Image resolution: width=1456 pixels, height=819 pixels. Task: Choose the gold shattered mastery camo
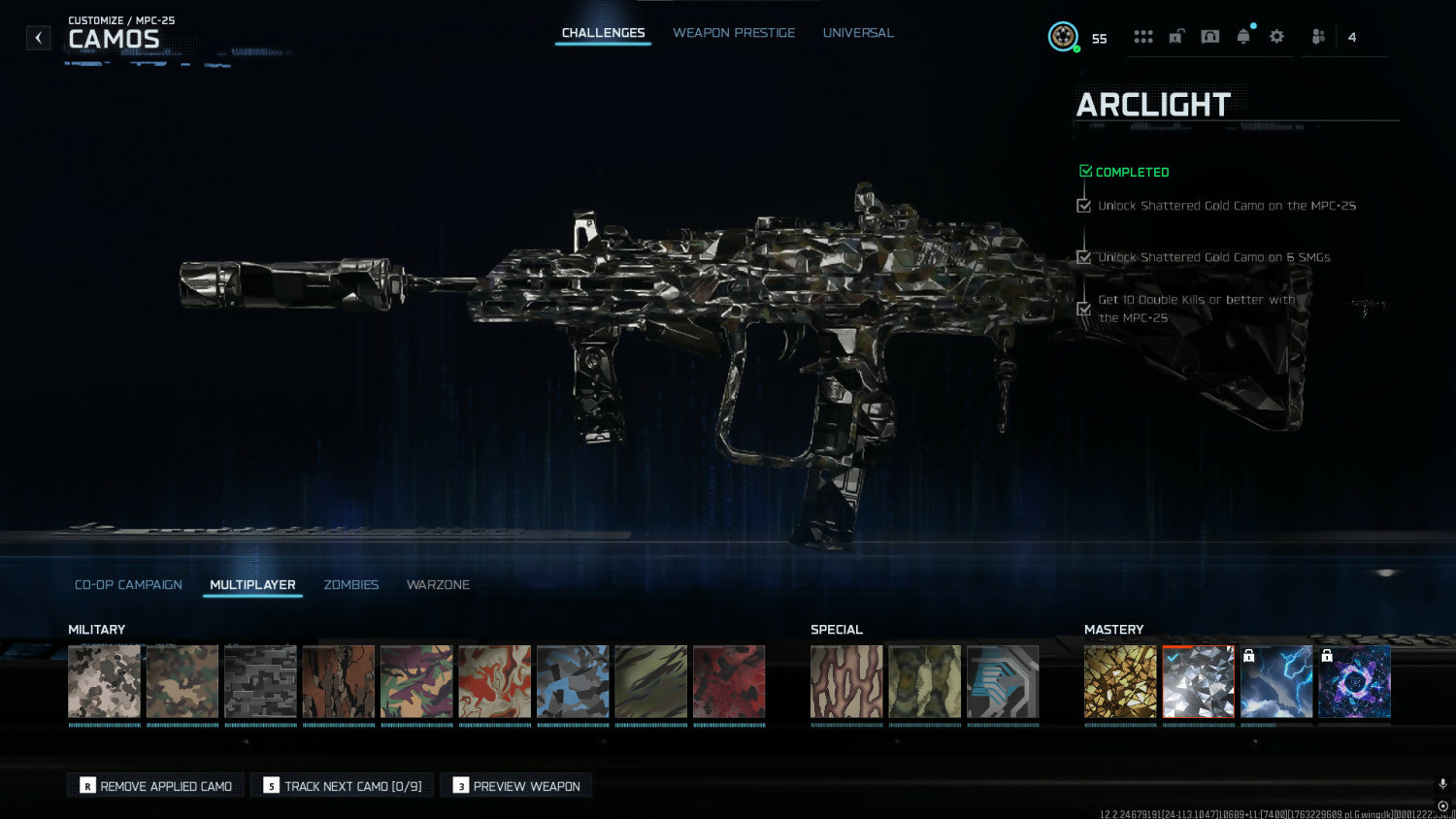1120,682
